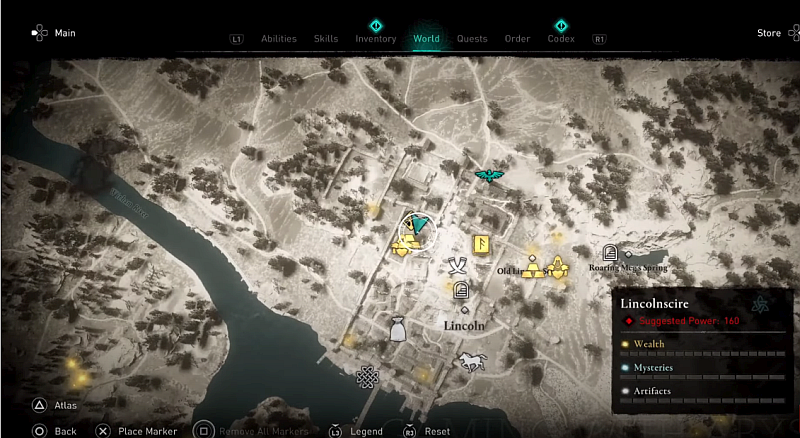
Task: Select the World map tab
Action: coord(426,39)
